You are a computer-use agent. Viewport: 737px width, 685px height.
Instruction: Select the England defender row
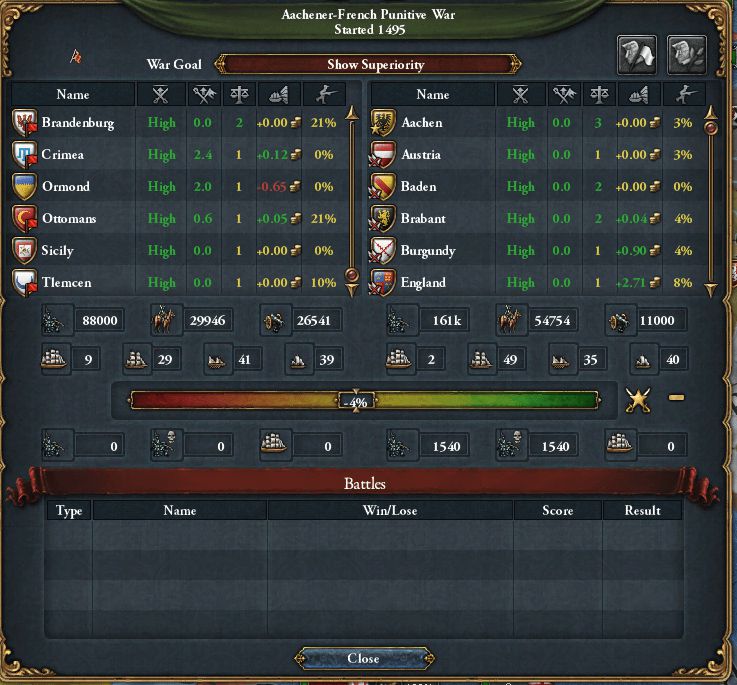coord(423,283)
